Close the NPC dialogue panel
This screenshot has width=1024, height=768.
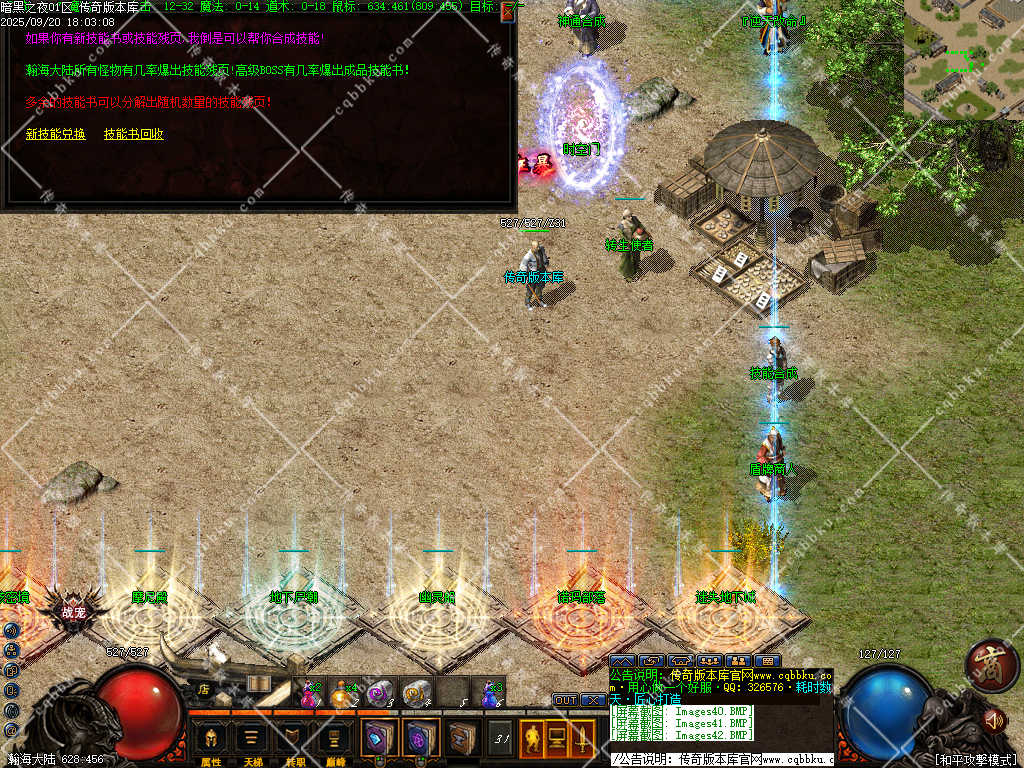508,11
